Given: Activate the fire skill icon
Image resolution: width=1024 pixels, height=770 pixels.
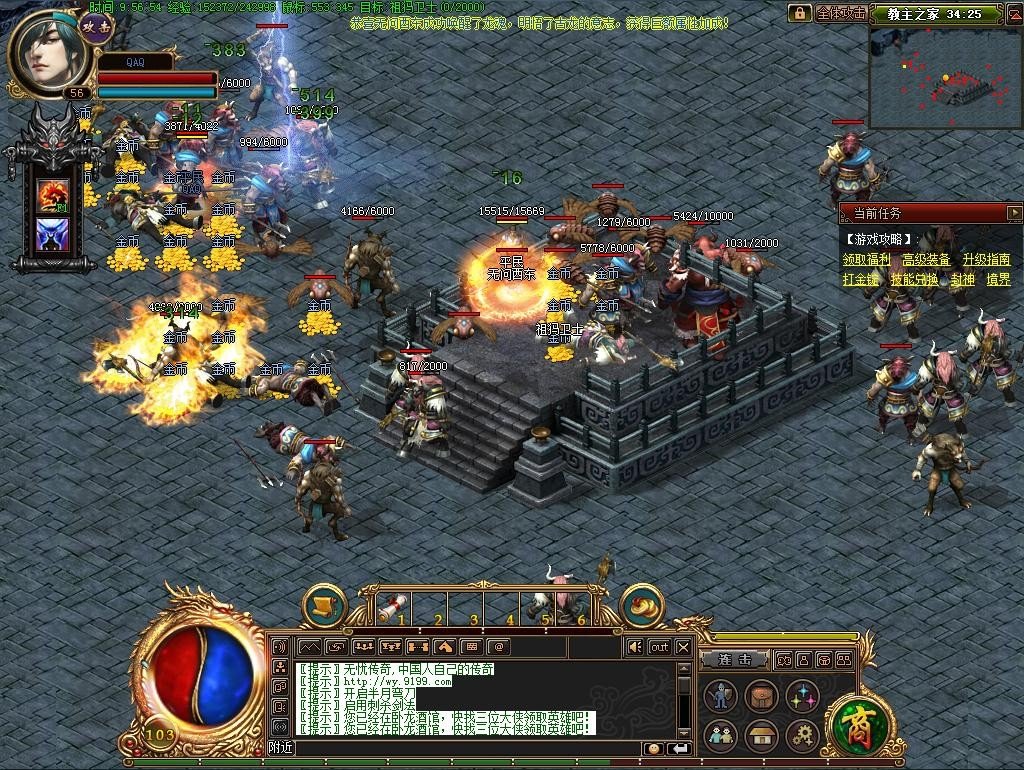Looking at the screenshot, I should point(52,194).
